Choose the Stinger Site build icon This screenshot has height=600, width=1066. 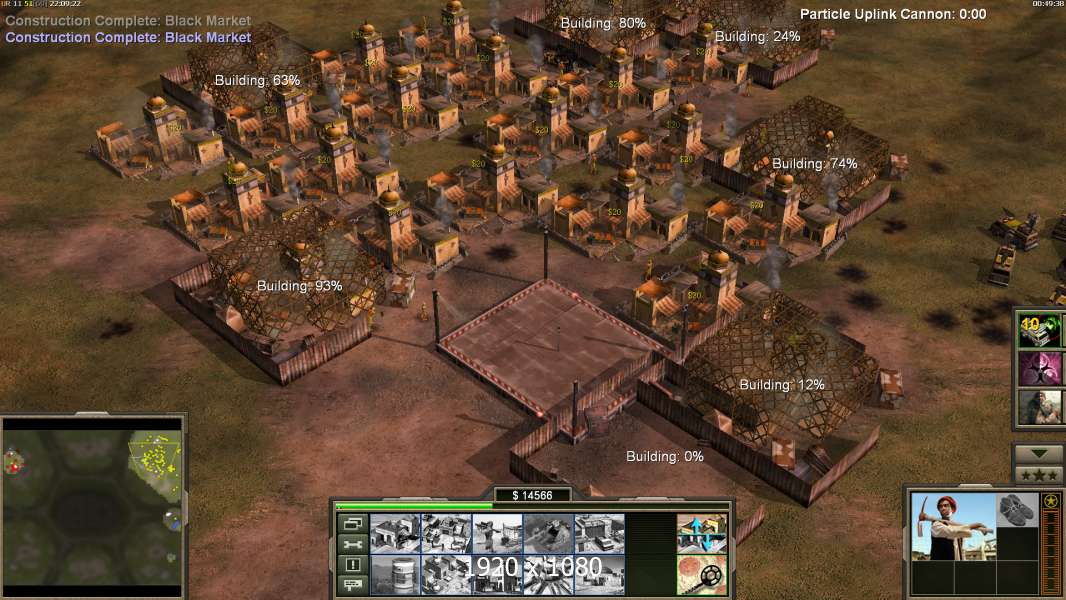pos(497,534)
